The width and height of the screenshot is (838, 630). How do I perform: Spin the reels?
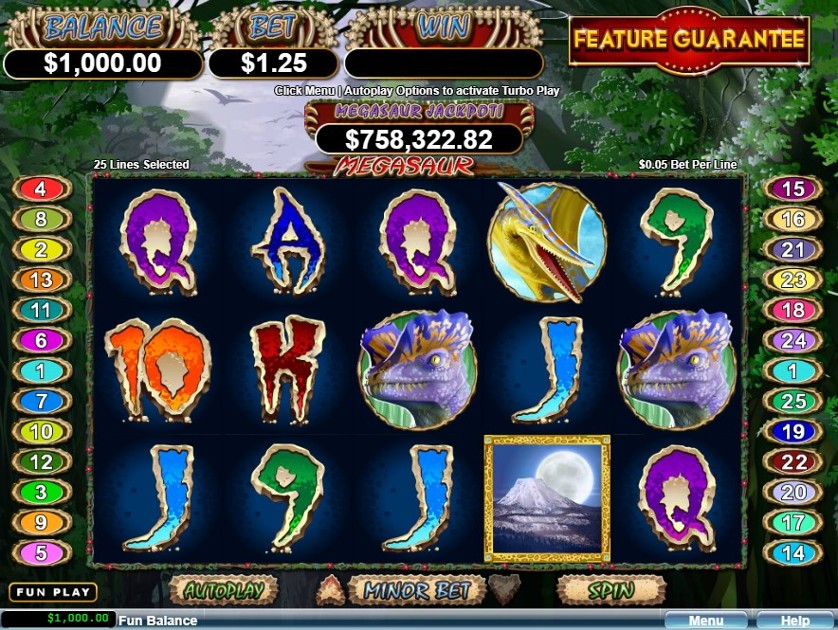610,591
